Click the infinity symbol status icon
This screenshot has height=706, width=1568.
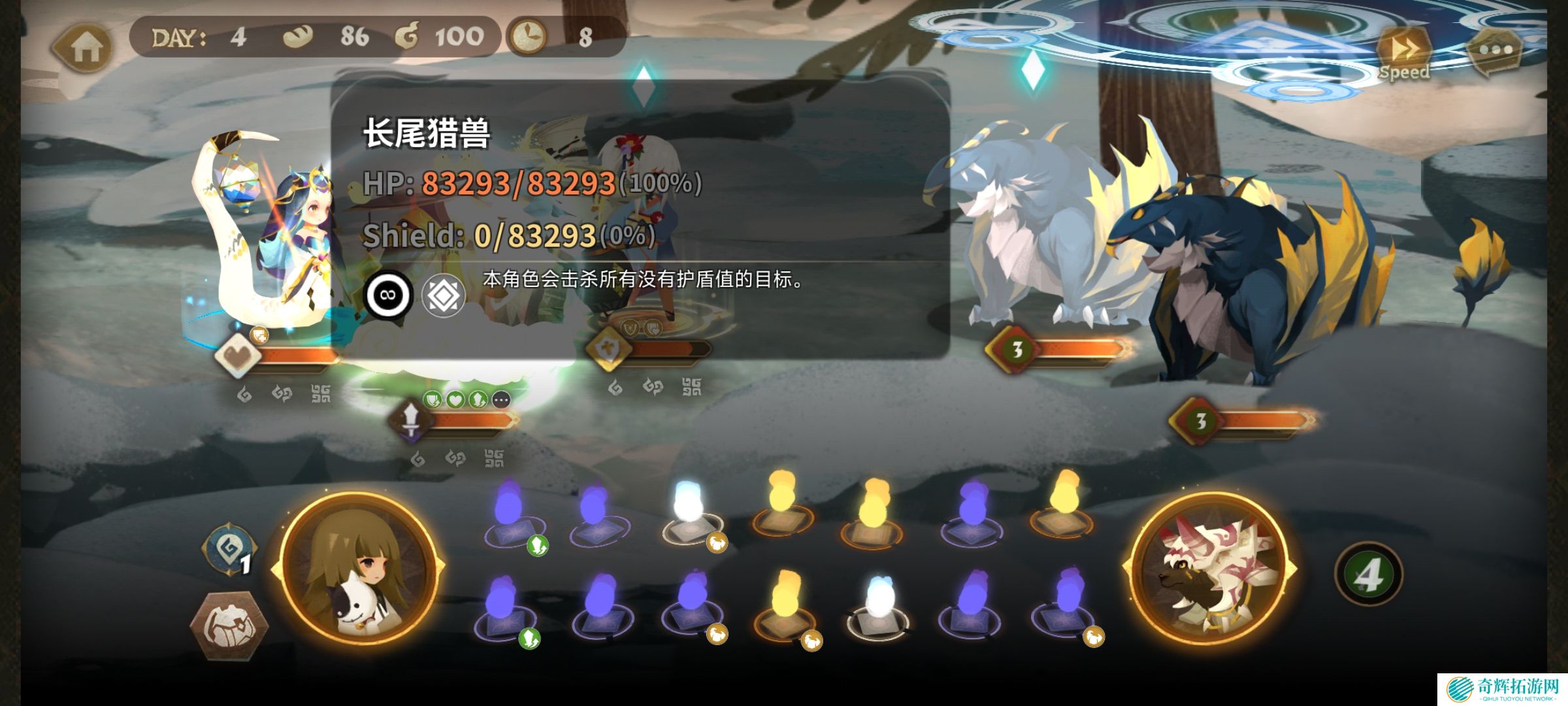pyautogui.click(x=388, y=295)
